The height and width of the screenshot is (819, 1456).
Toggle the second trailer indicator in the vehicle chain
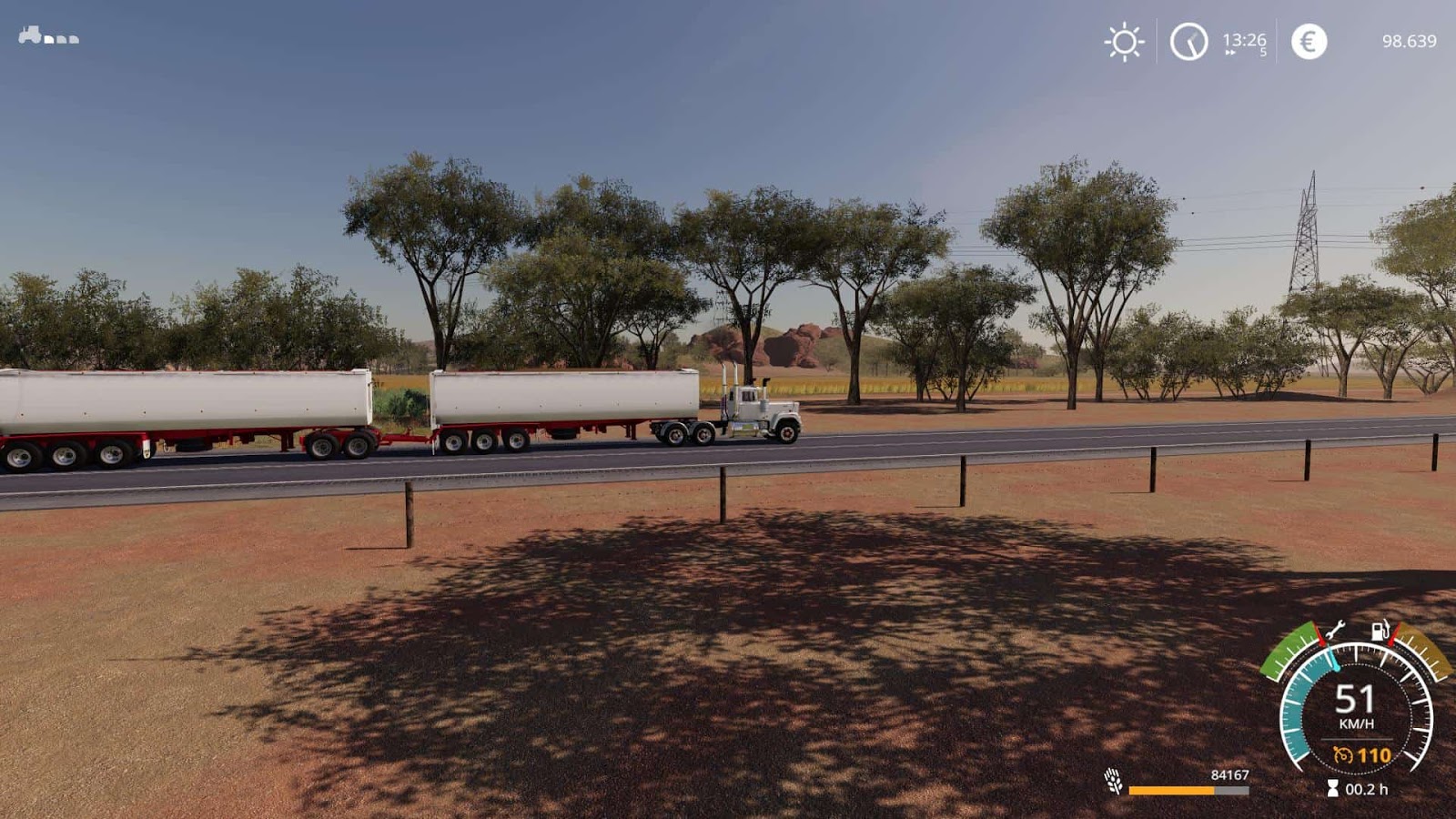(x=61, y=40)
